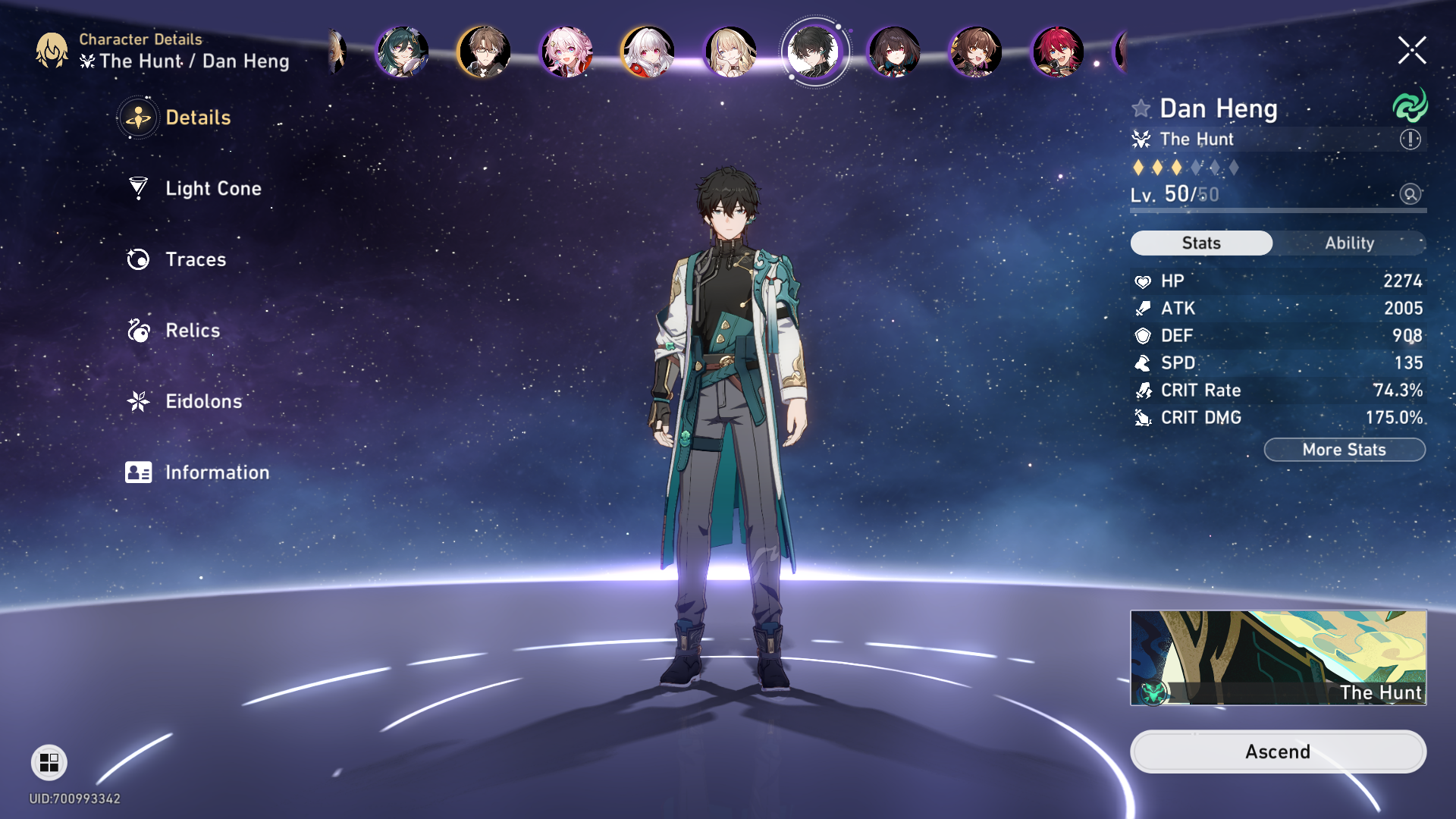Click the Wind element icon

1410,106
